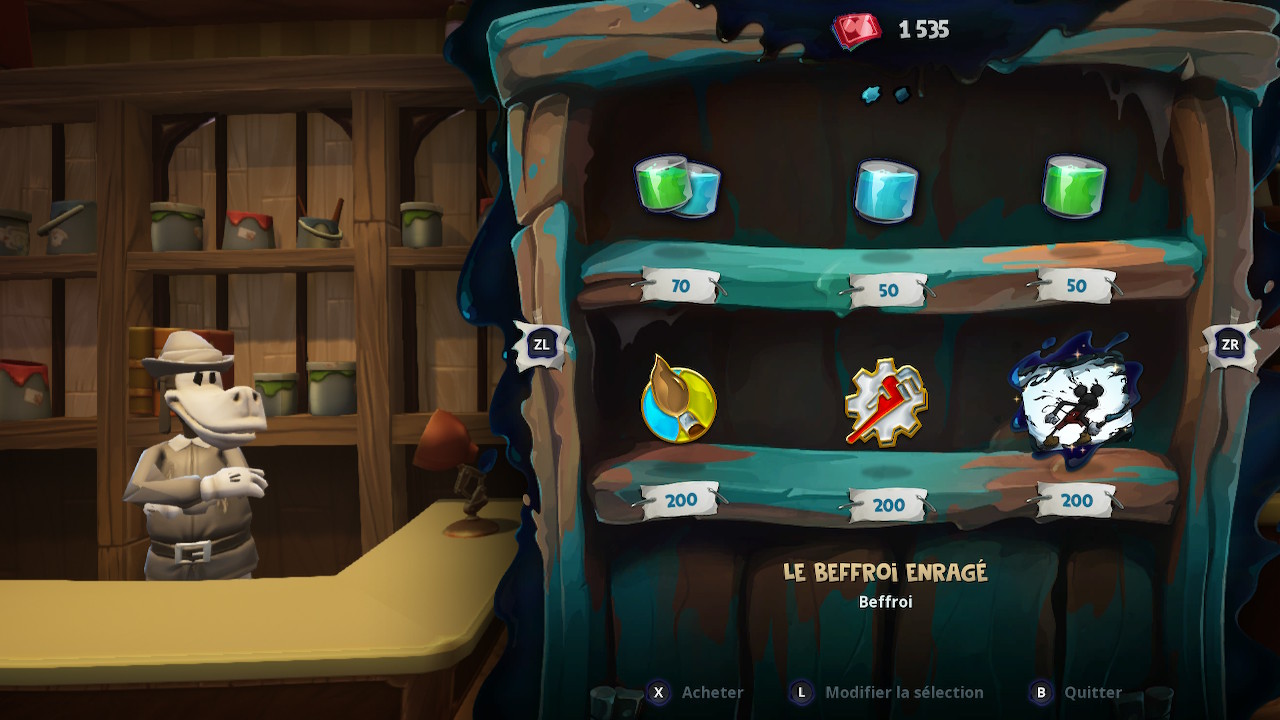Click the Acheter buy option
The height and width of the screenshot is (720, 1280).
[x=696, y=692]
